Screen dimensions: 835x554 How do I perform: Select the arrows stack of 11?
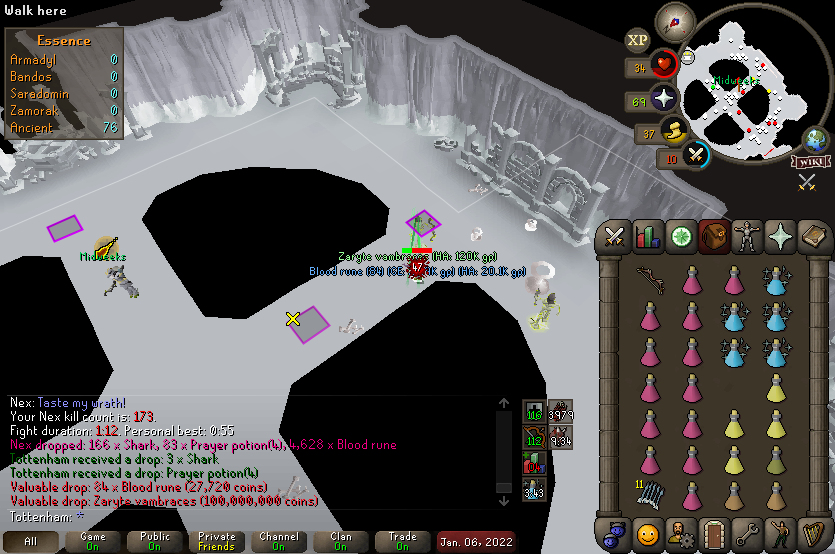[649, 492]
